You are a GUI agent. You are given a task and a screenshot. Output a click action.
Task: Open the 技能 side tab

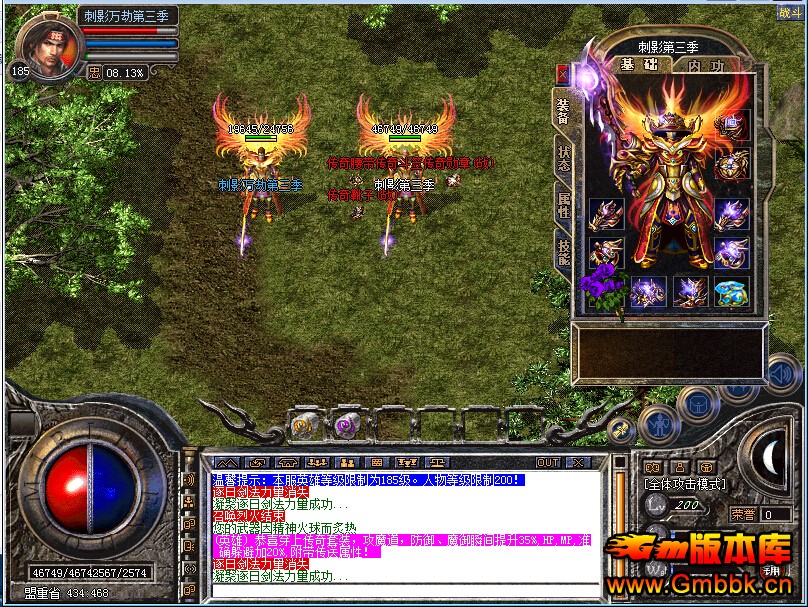coord(564,254)
